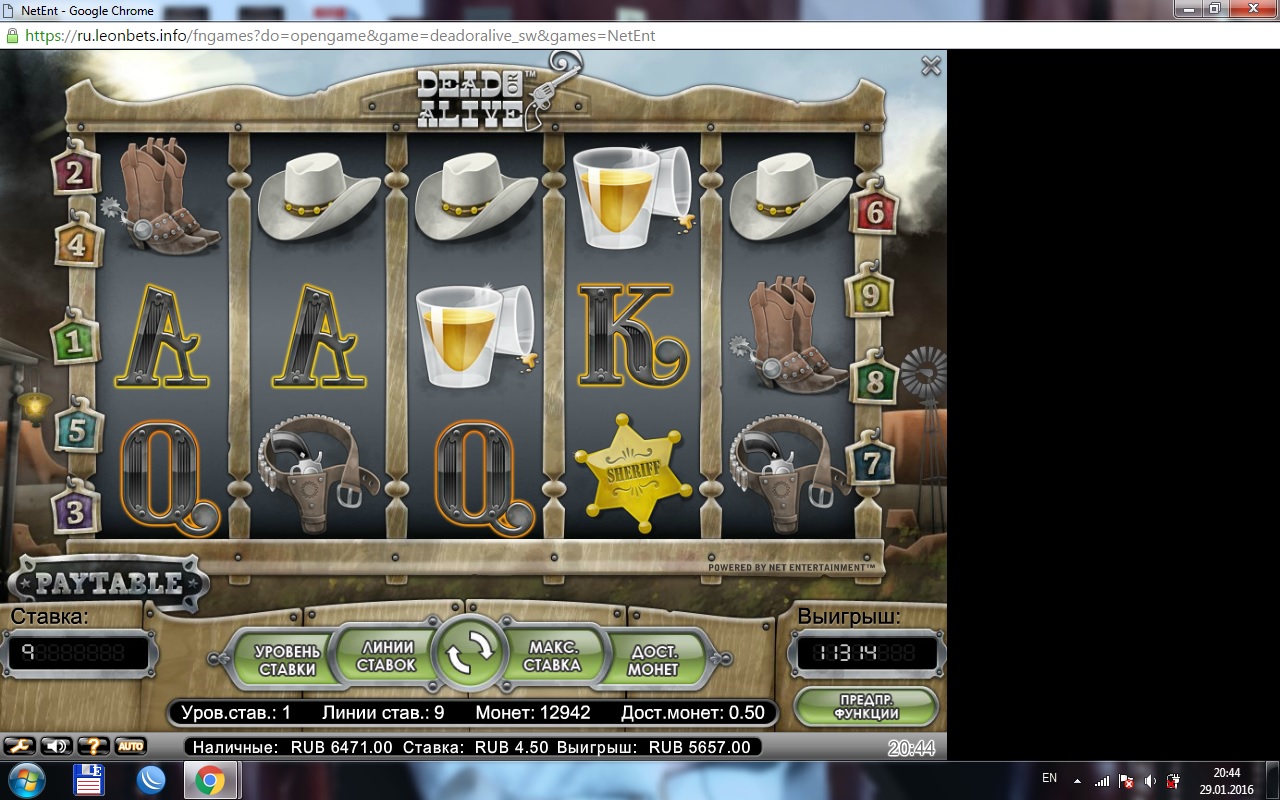Select payline number 6 tag
The image size is (1280, 800).
875,212
